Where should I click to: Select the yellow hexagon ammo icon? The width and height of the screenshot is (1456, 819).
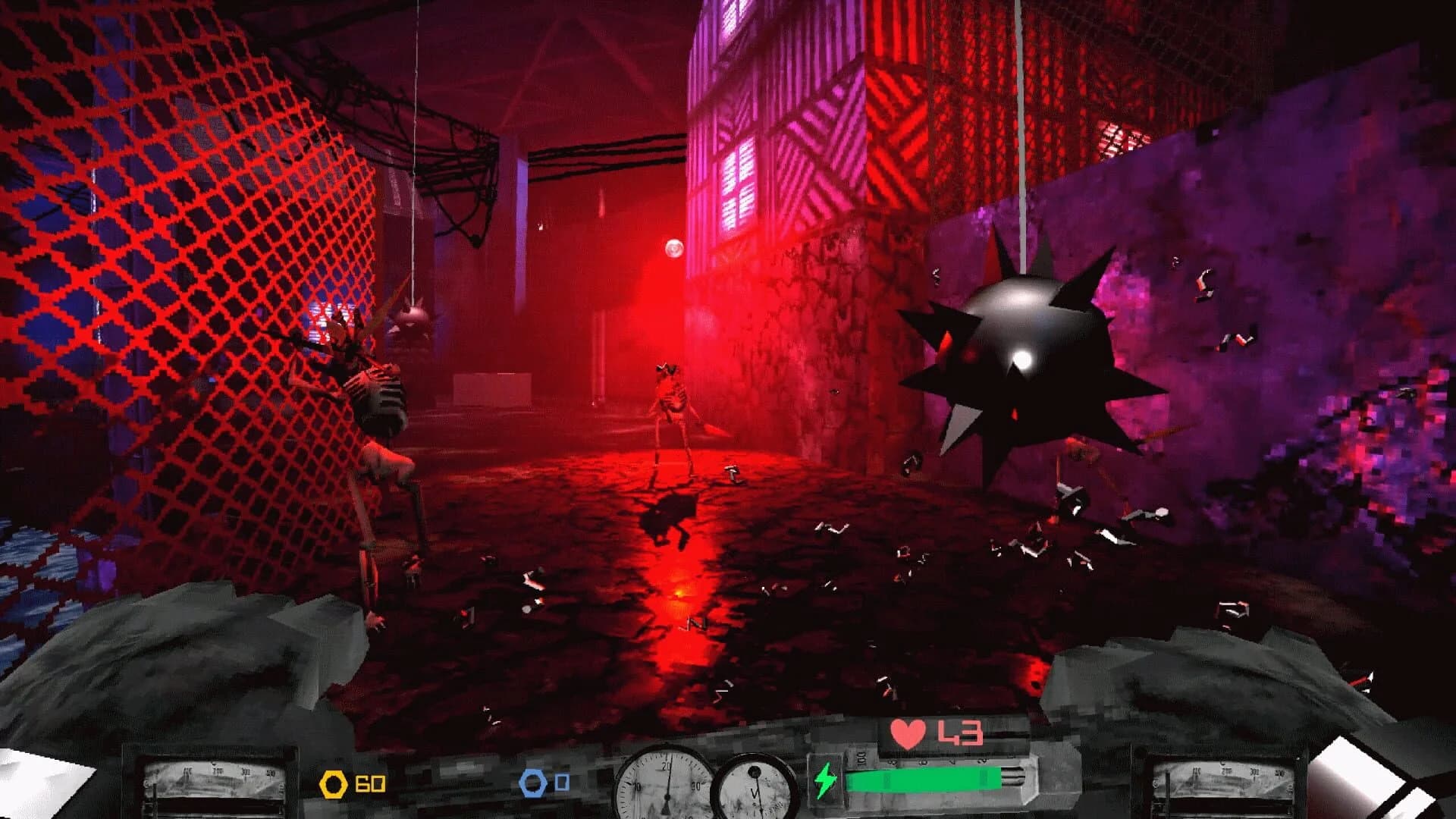(332, 781)
